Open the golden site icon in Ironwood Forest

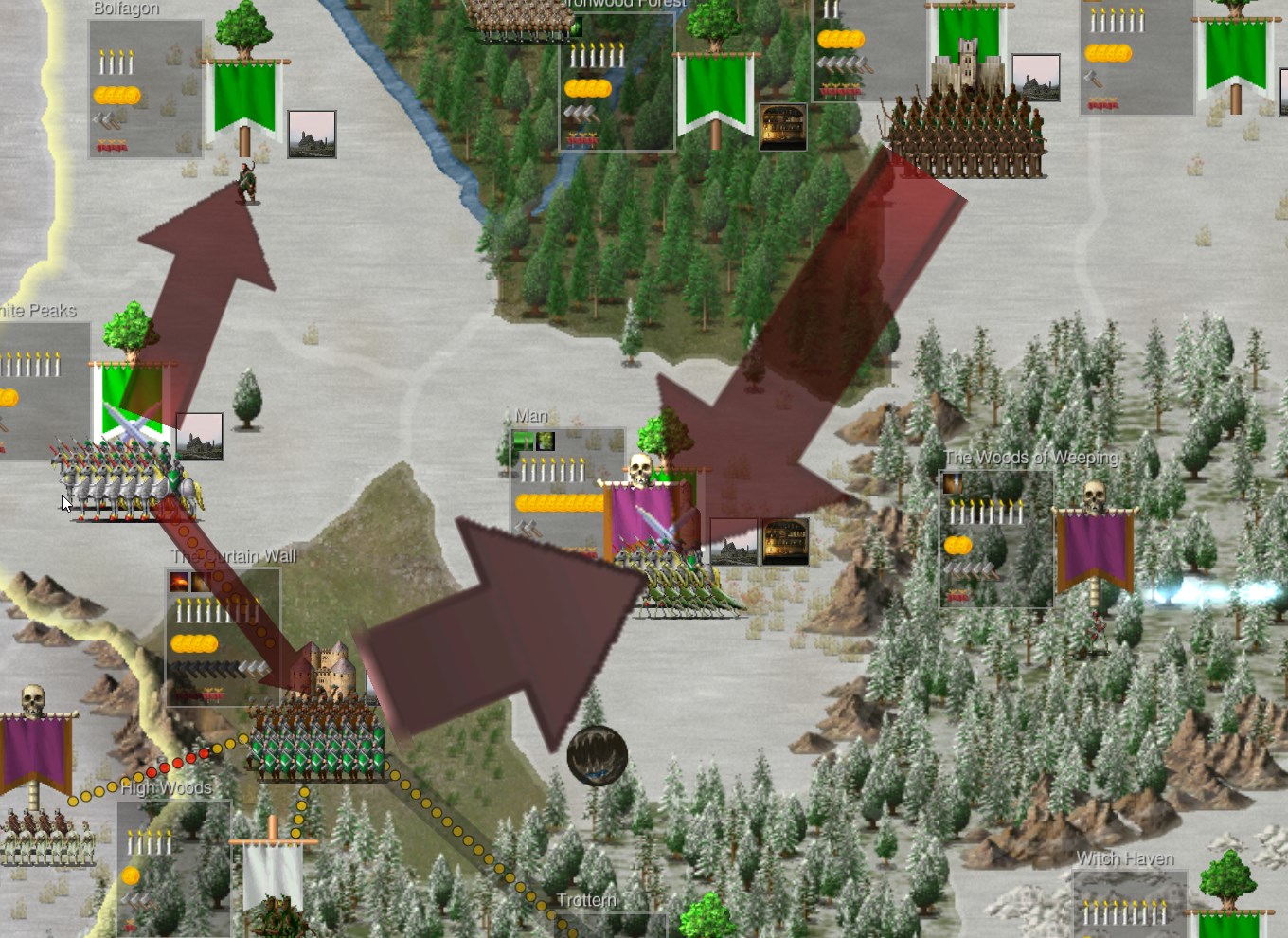pyautogui.click(x=783, y=127)
